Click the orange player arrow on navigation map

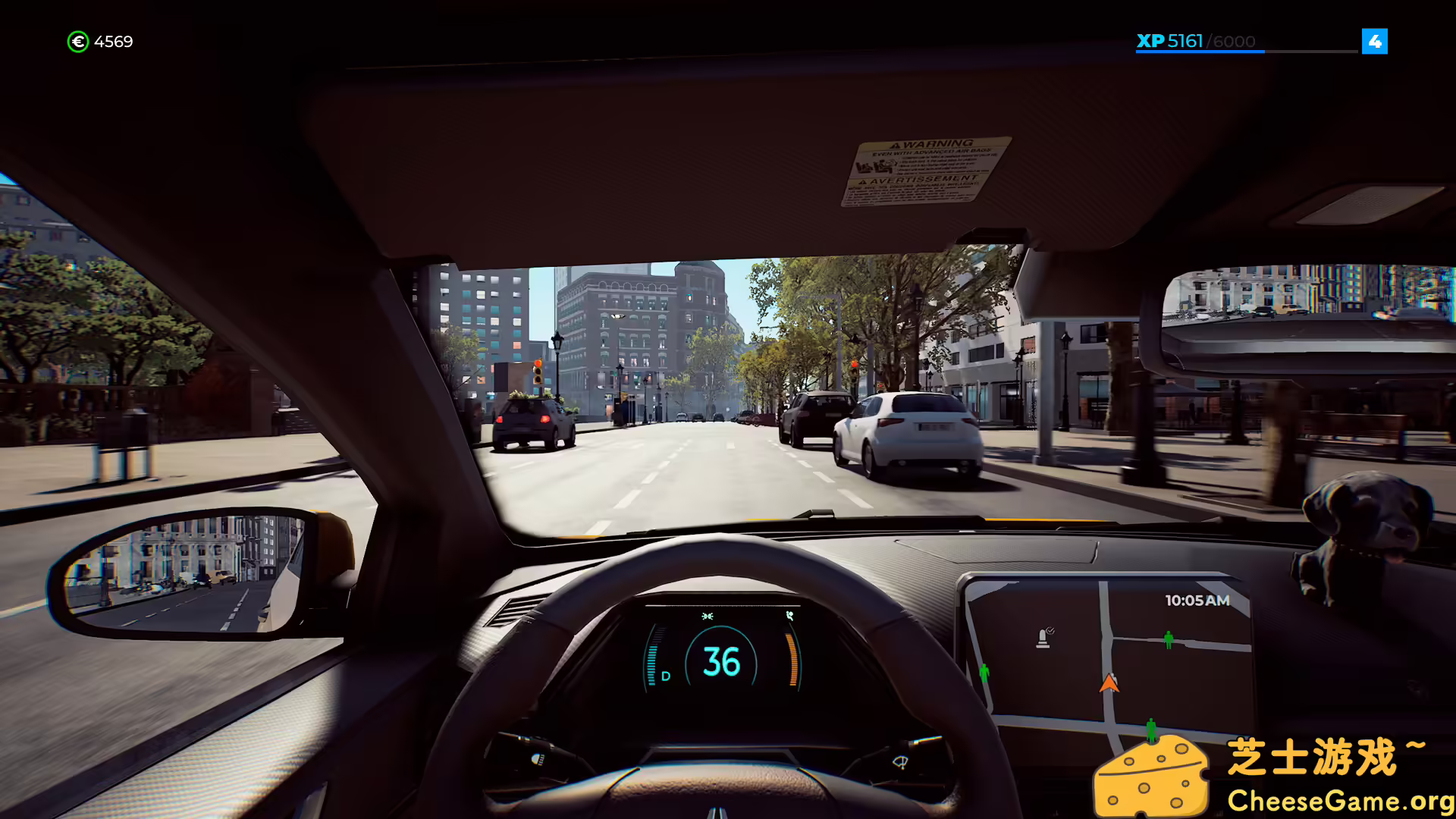[x=1109, y=685]
